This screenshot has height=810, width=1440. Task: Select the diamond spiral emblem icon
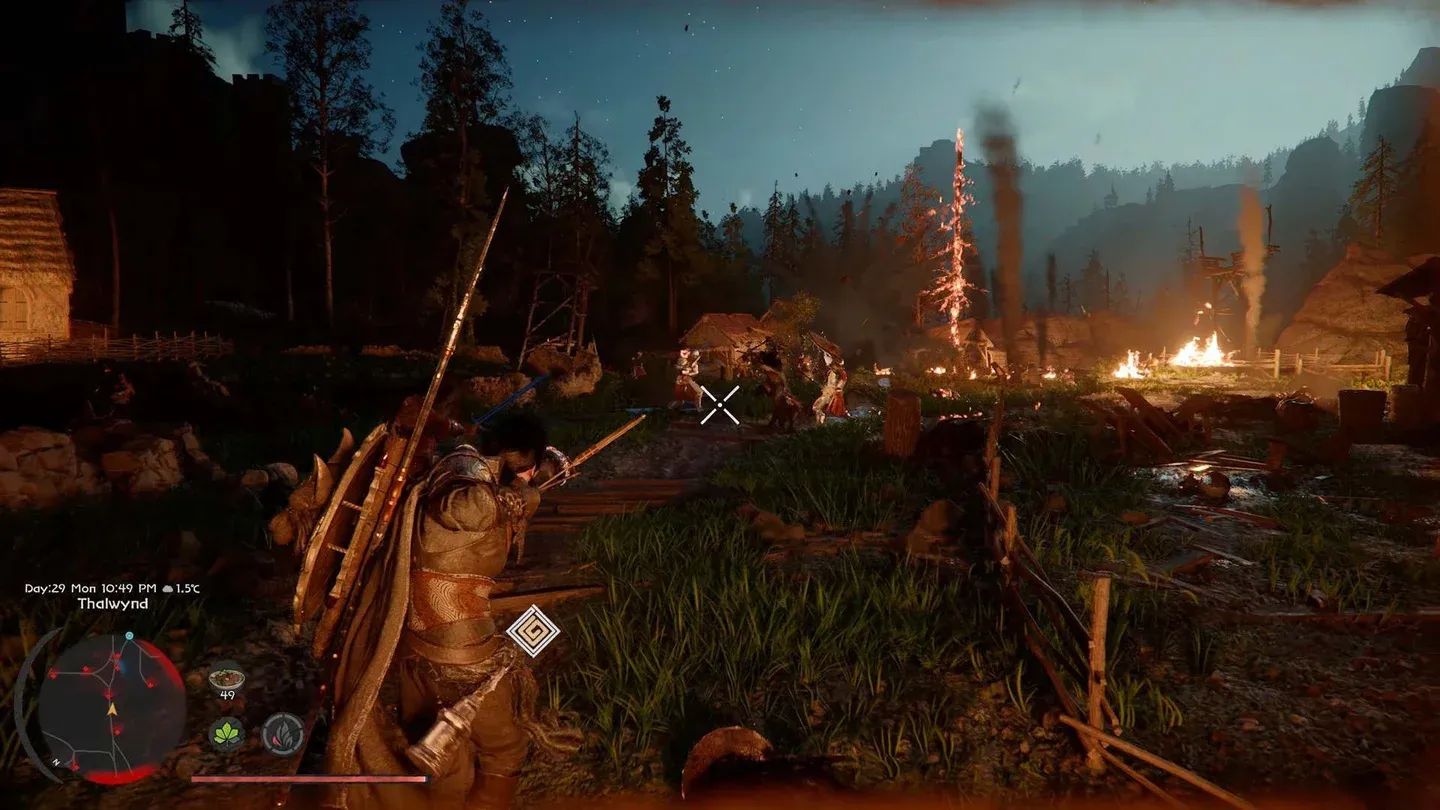tap(533, 631)
